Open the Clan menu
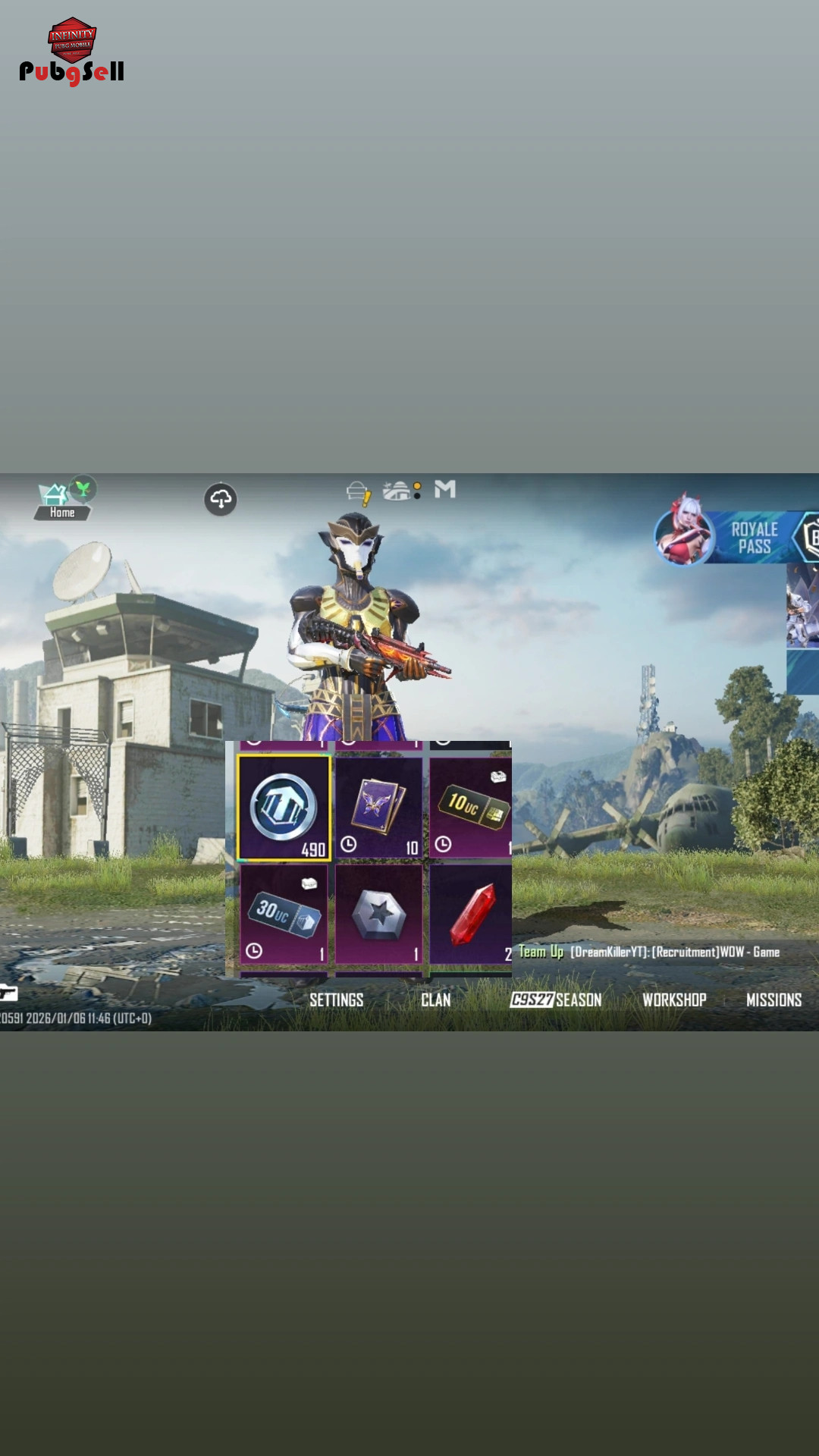819x1456 pixels. pos(435,1000)
